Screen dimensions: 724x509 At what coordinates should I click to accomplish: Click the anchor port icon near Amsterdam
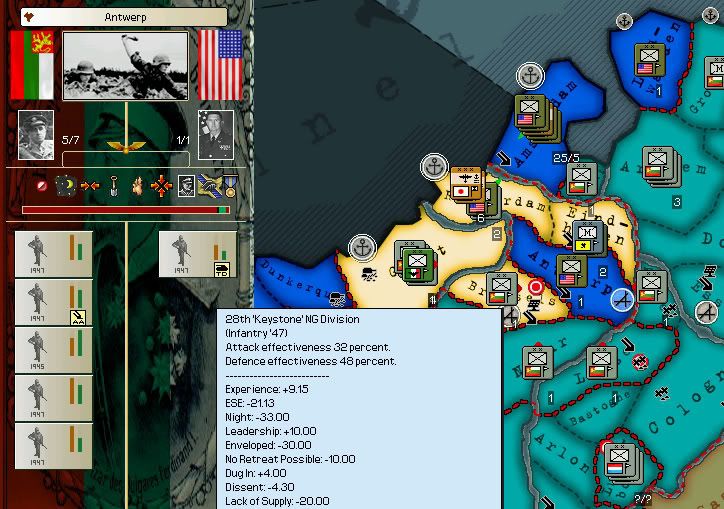(x=530, y=75)
